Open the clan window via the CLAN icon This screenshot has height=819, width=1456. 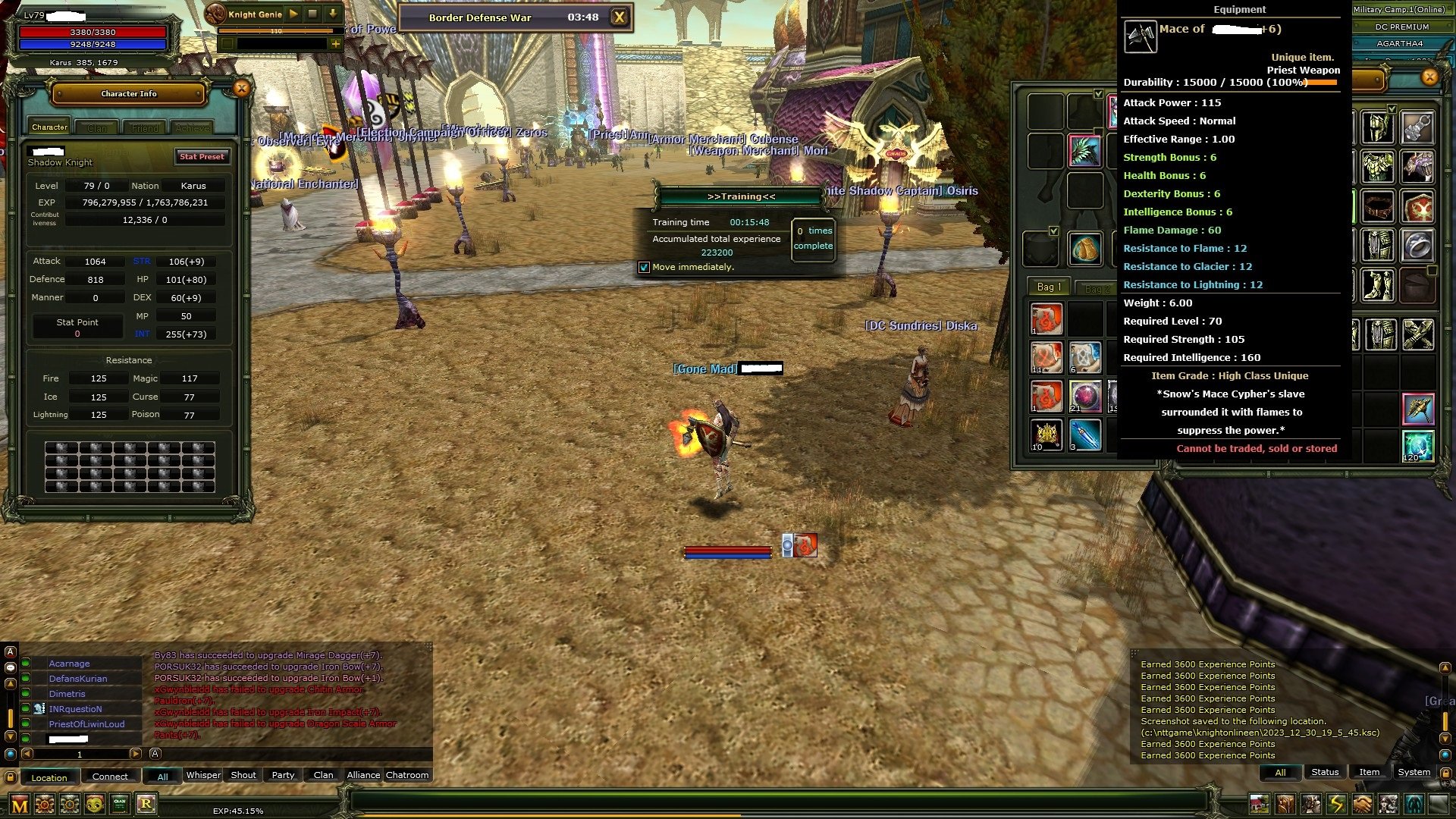119,804
